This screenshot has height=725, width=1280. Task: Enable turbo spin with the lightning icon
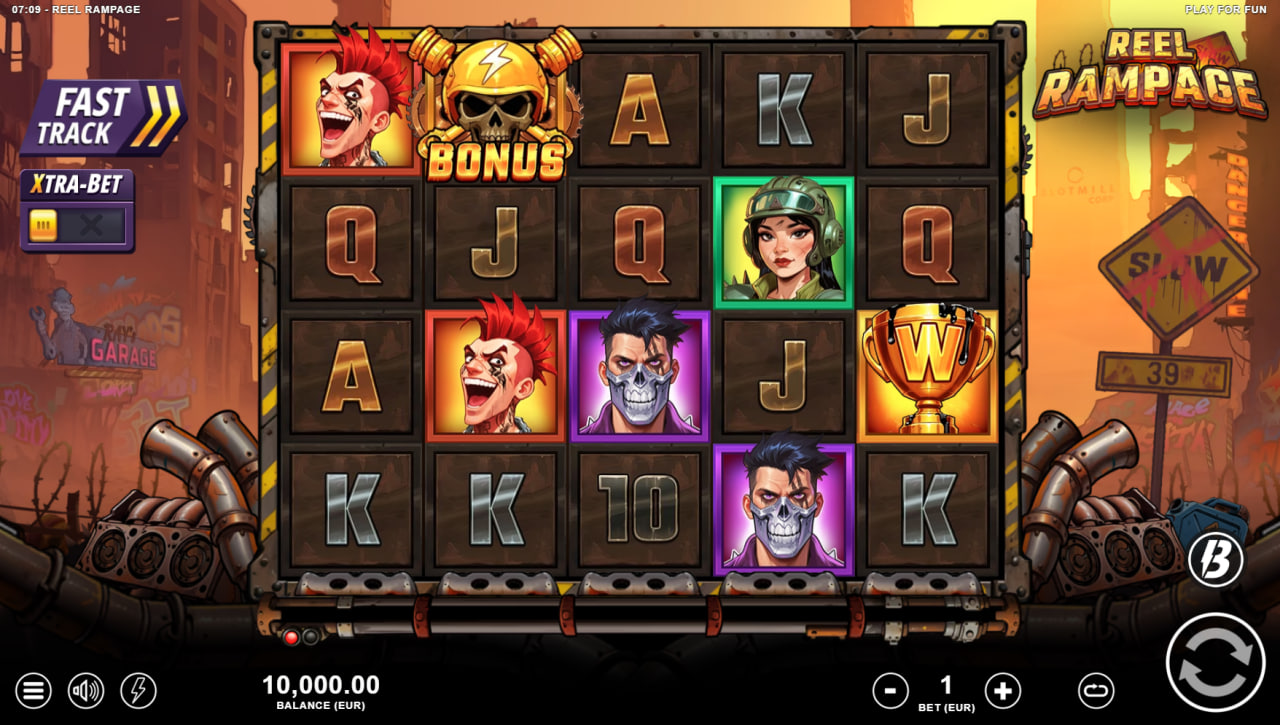coord(137,690)
